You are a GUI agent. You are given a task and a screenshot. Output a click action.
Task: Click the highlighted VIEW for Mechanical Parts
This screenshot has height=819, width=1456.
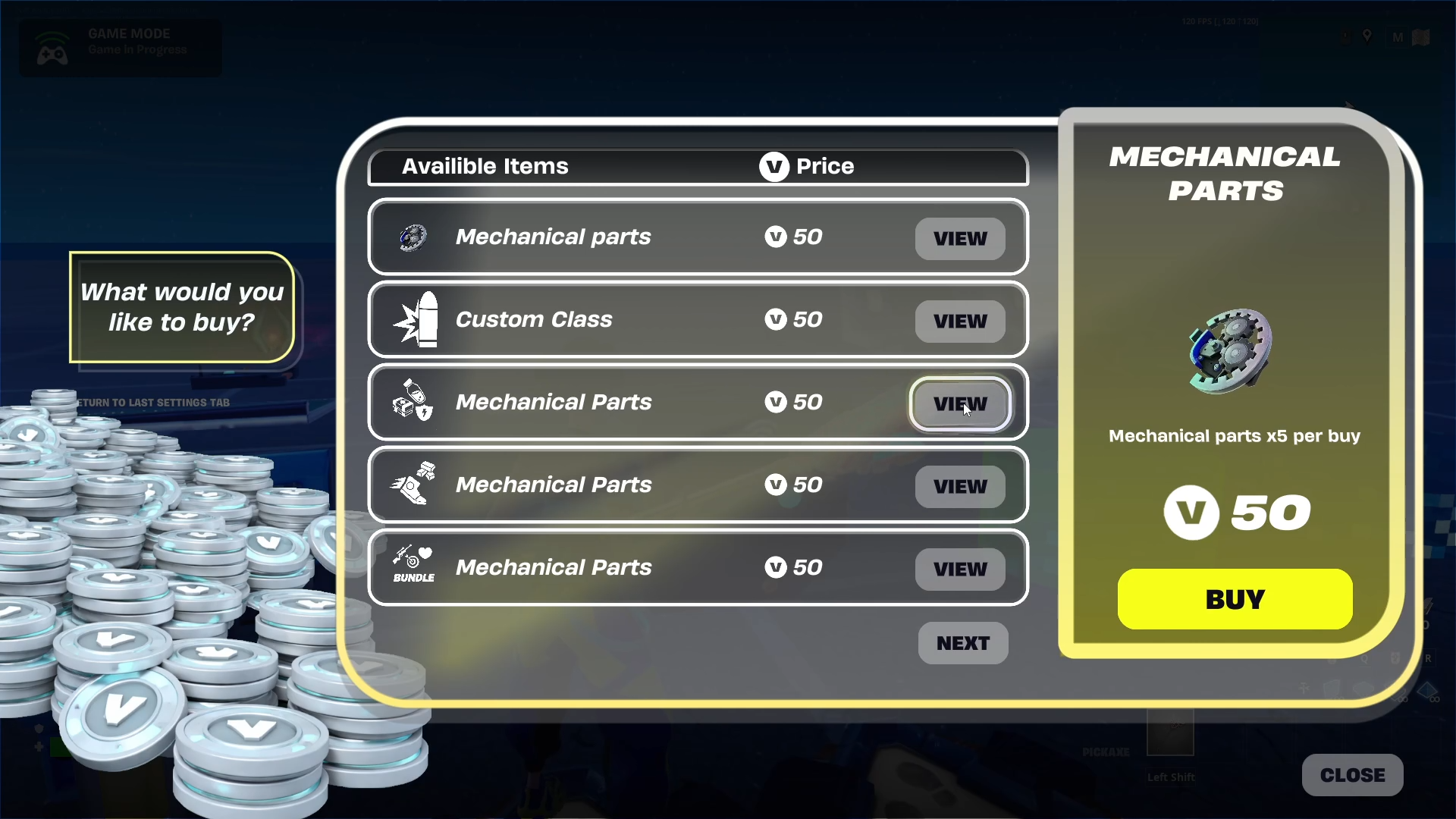[x=960, y=404]
